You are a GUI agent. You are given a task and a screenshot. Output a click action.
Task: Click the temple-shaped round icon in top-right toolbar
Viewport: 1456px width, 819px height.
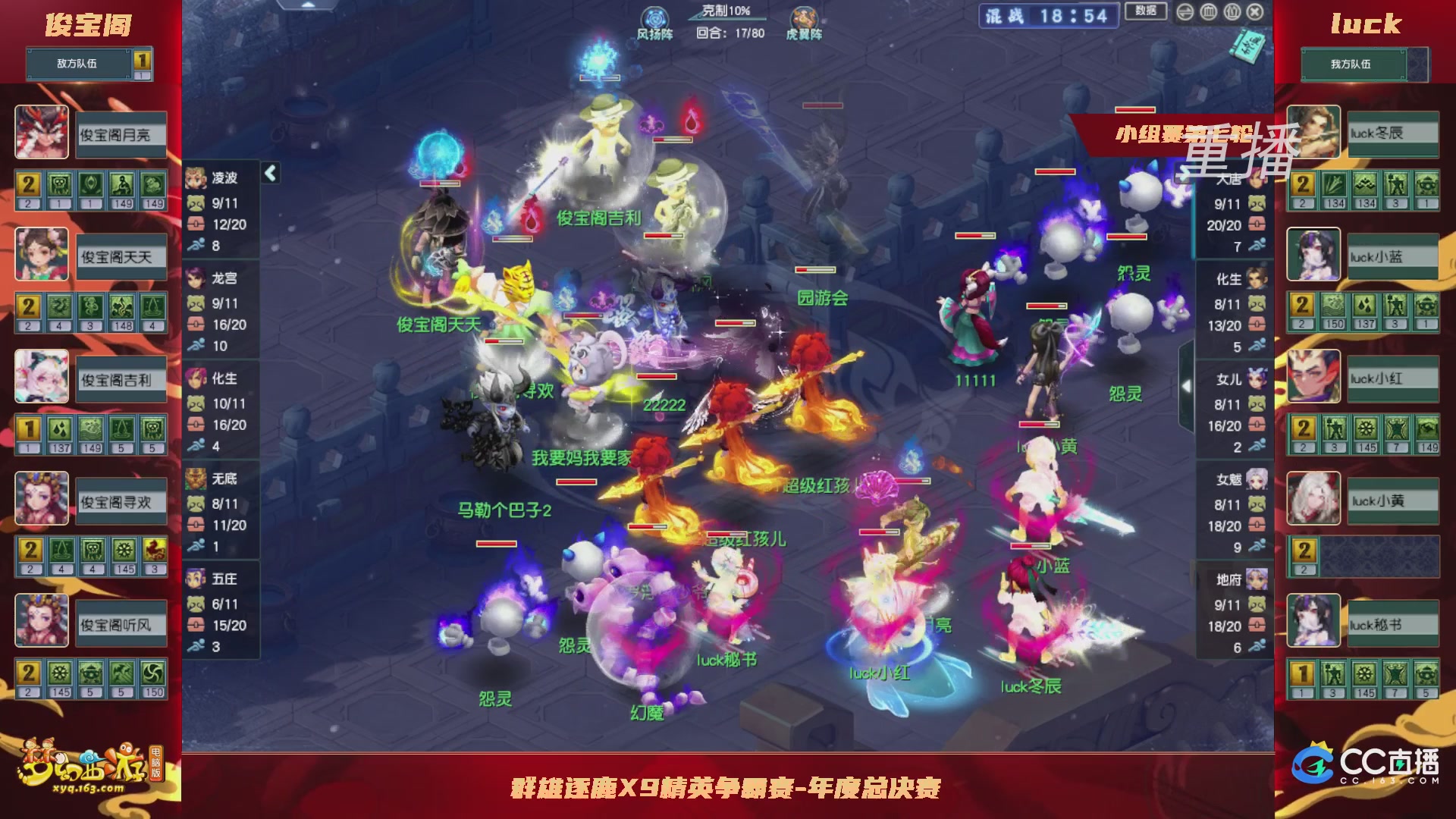(x=1209, y=11)
